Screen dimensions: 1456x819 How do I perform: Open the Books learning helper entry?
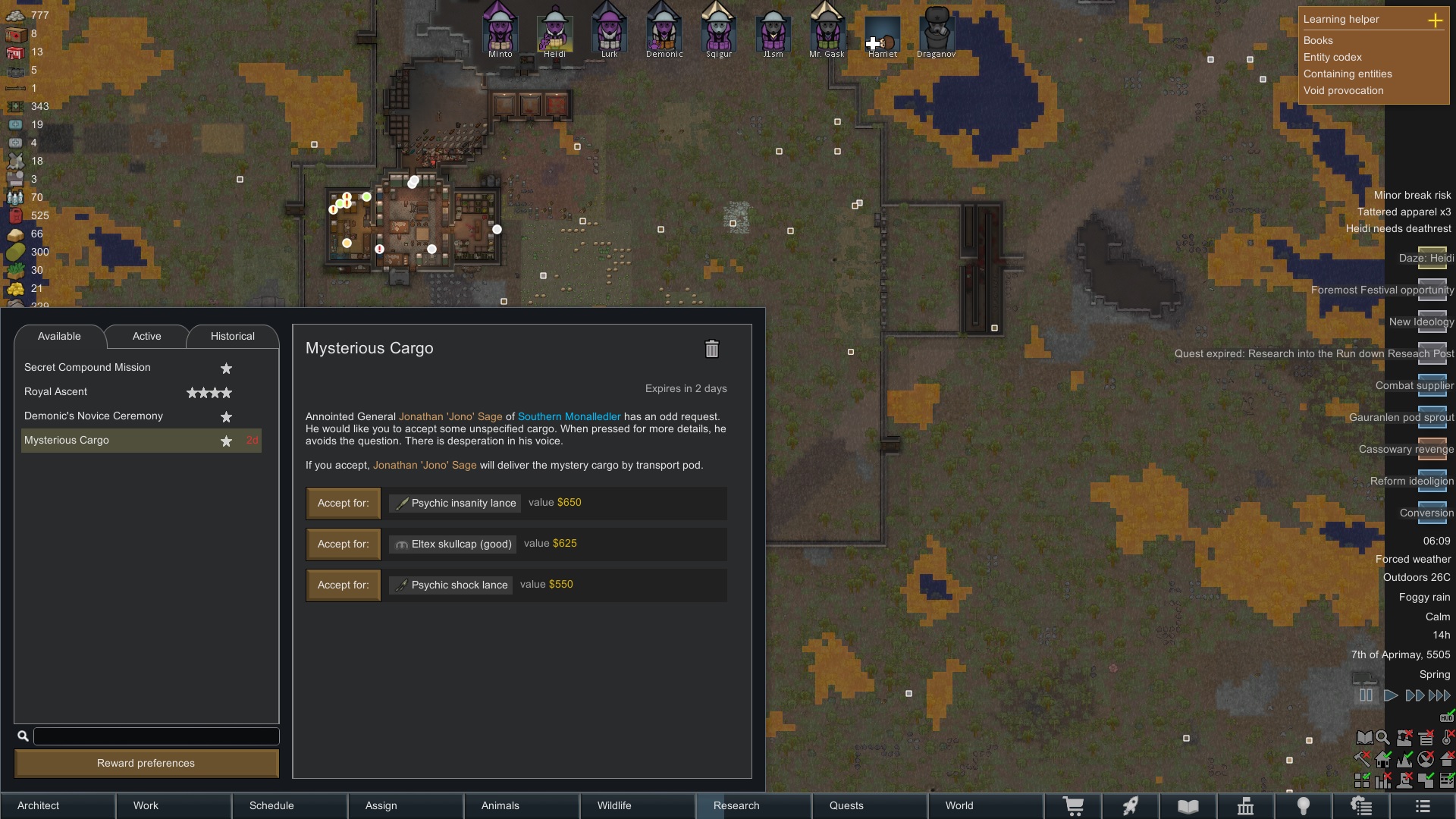1318,41
